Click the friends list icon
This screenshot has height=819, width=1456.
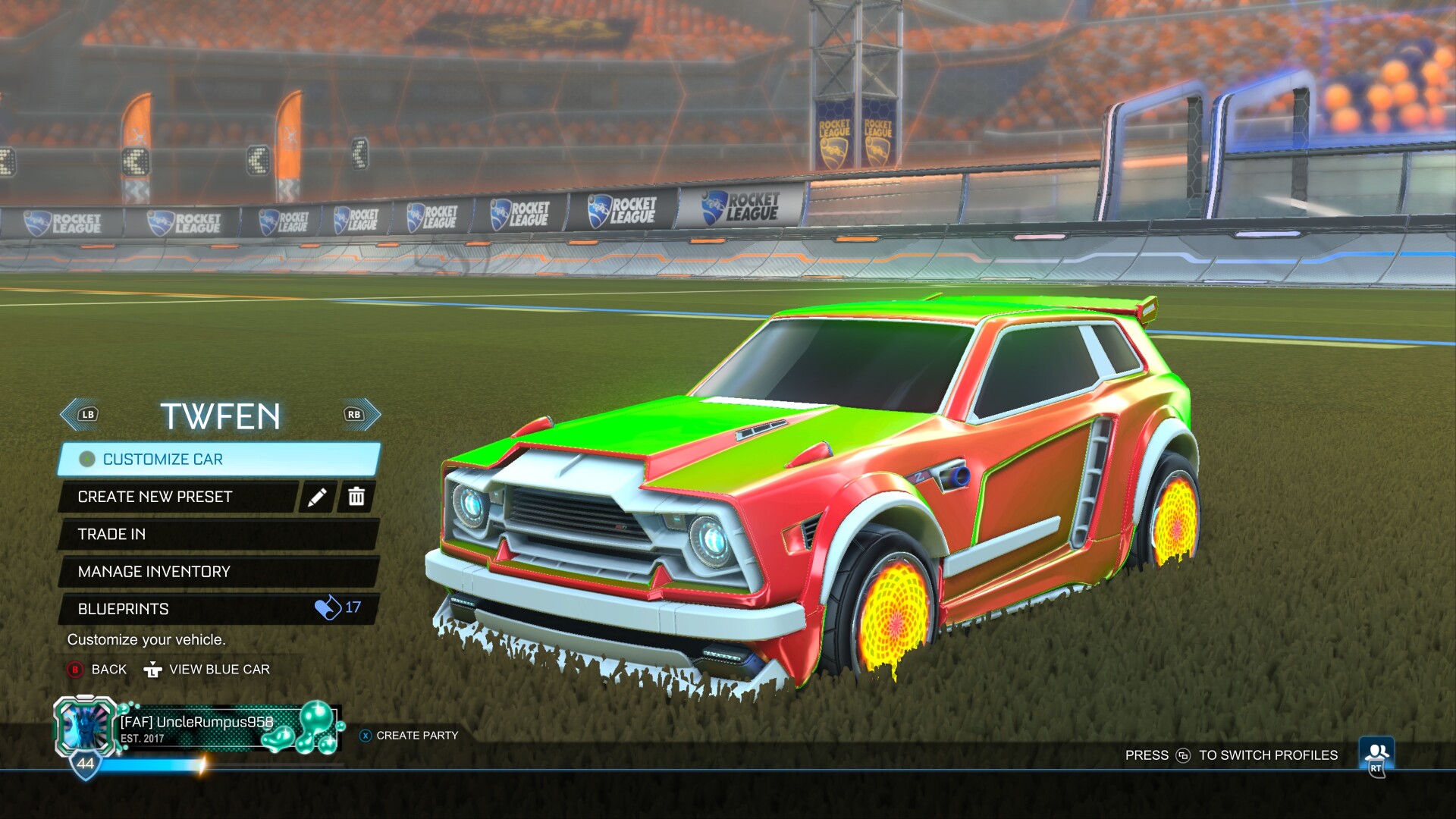tap(1376, 755)
